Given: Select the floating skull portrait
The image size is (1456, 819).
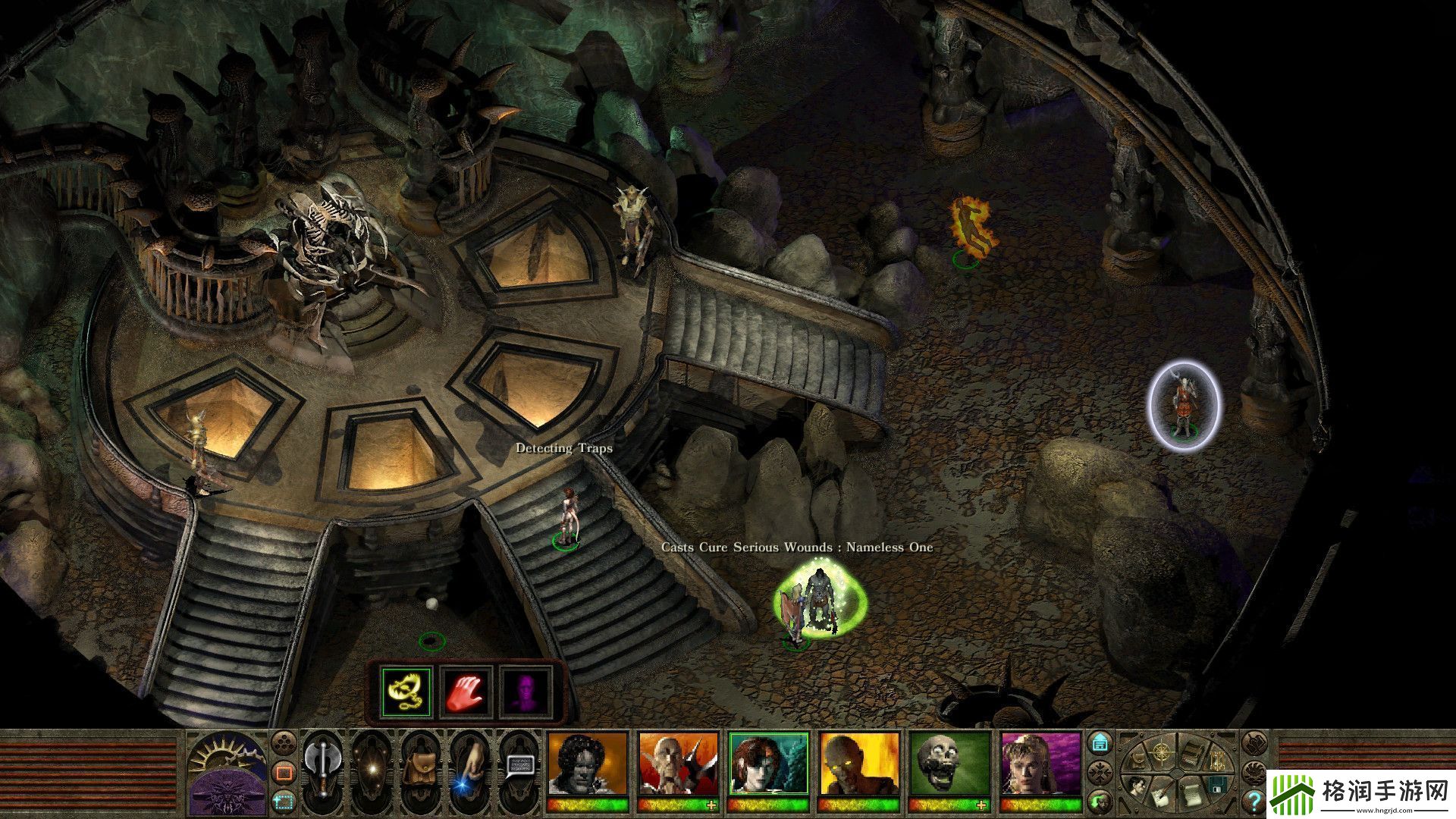Looking at the screenshot, I should (x=950, y=764).
